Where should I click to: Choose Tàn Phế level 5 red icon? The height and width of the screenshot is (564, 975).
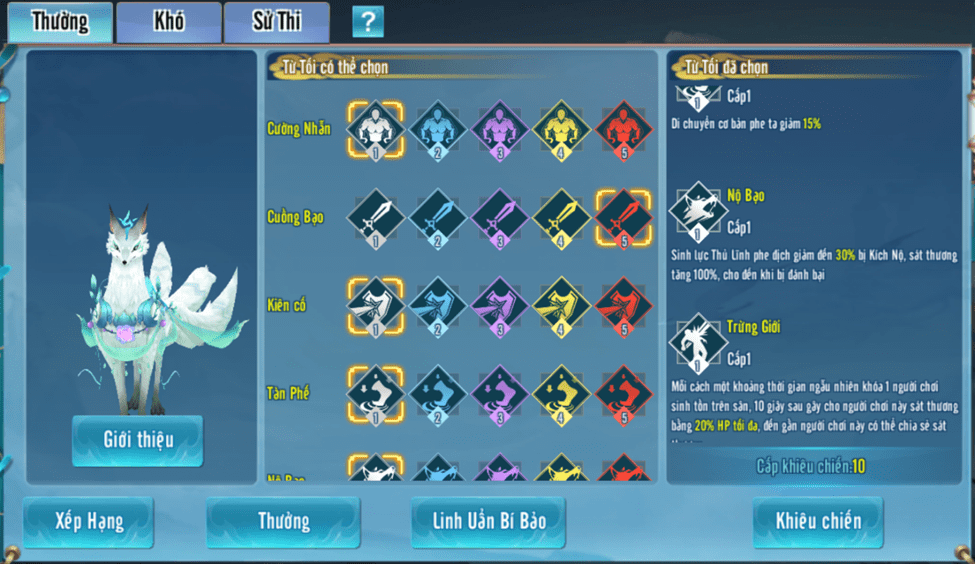click(623, 393)
